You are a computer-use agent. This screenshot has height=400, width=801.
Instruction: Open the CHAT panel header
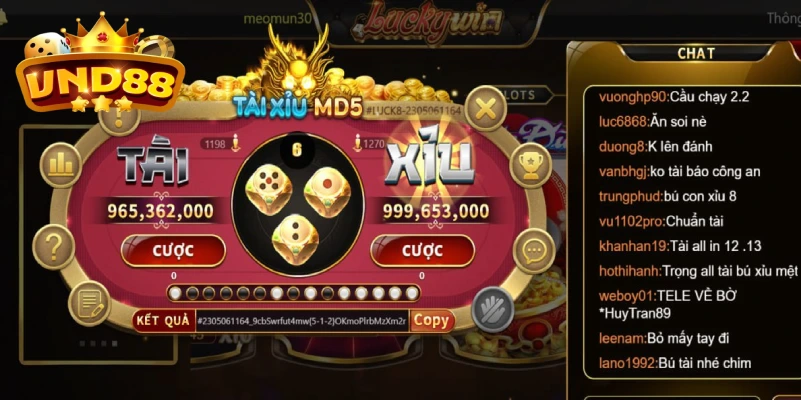695,53
